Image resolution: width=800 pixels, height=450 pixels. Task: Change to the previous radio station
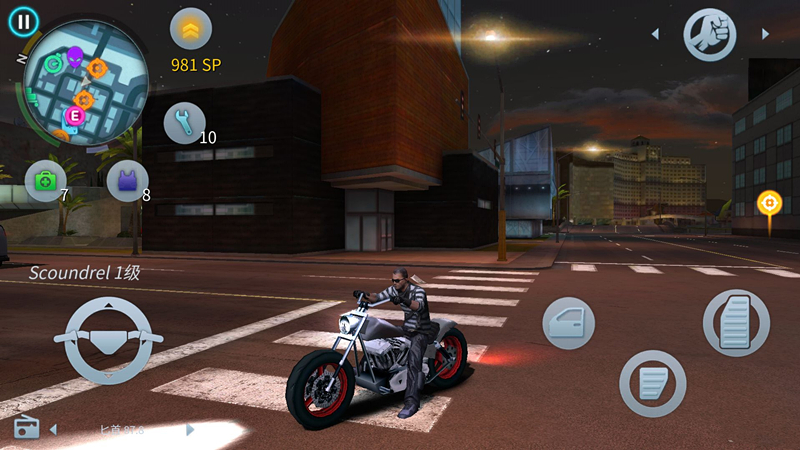point(53,430)
